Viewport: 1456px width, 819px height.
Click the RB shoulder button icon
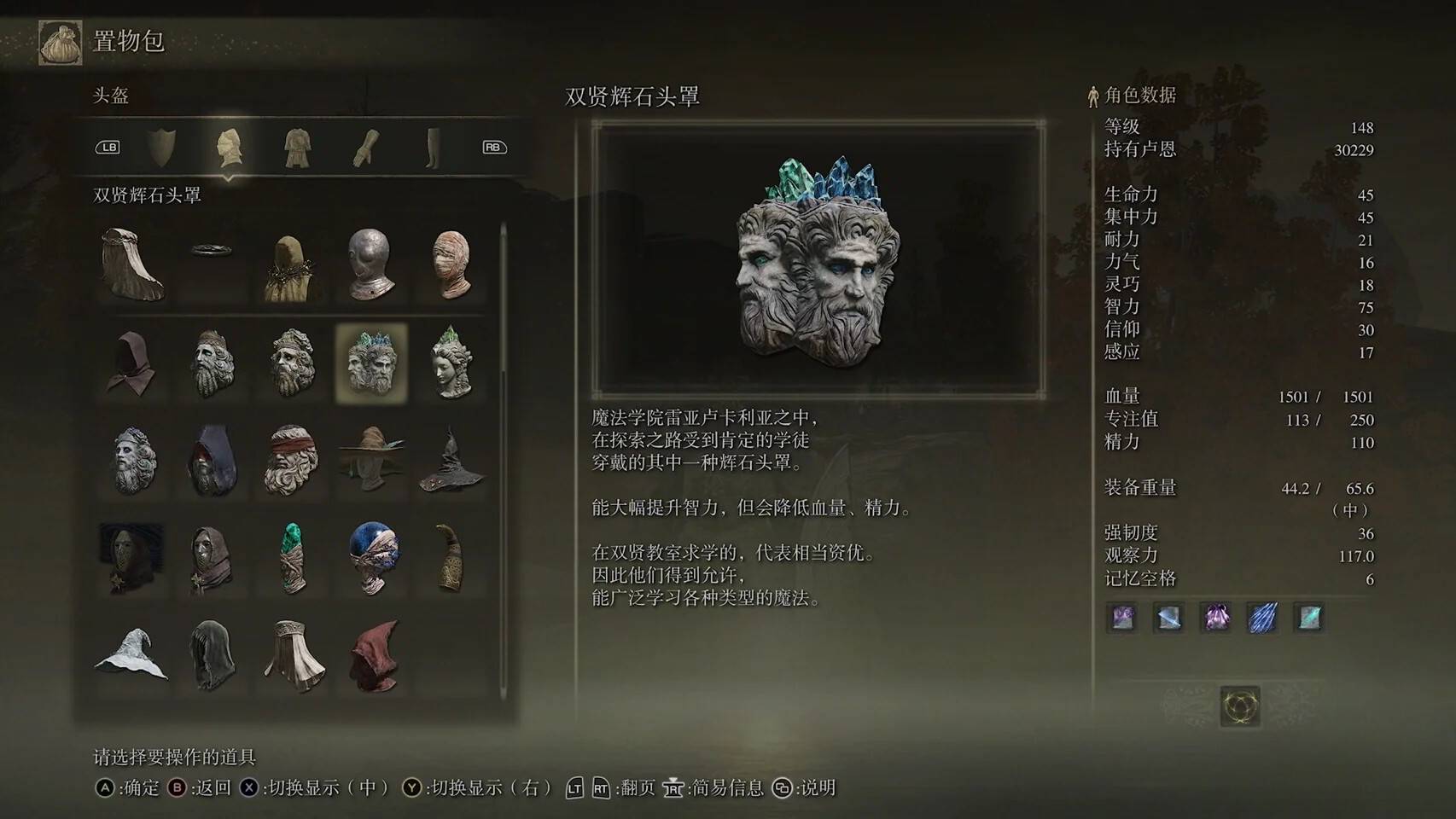[493, 147]
